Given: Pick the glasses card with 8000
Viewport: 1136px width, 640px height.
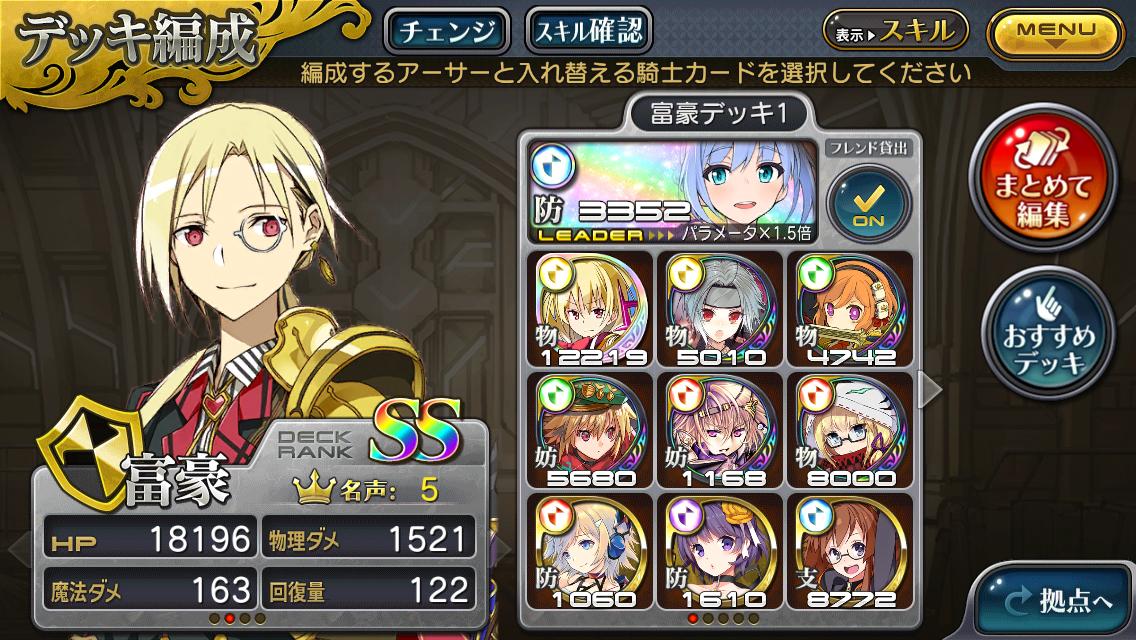Looking at the screenshot, I should tap(852, 430).
